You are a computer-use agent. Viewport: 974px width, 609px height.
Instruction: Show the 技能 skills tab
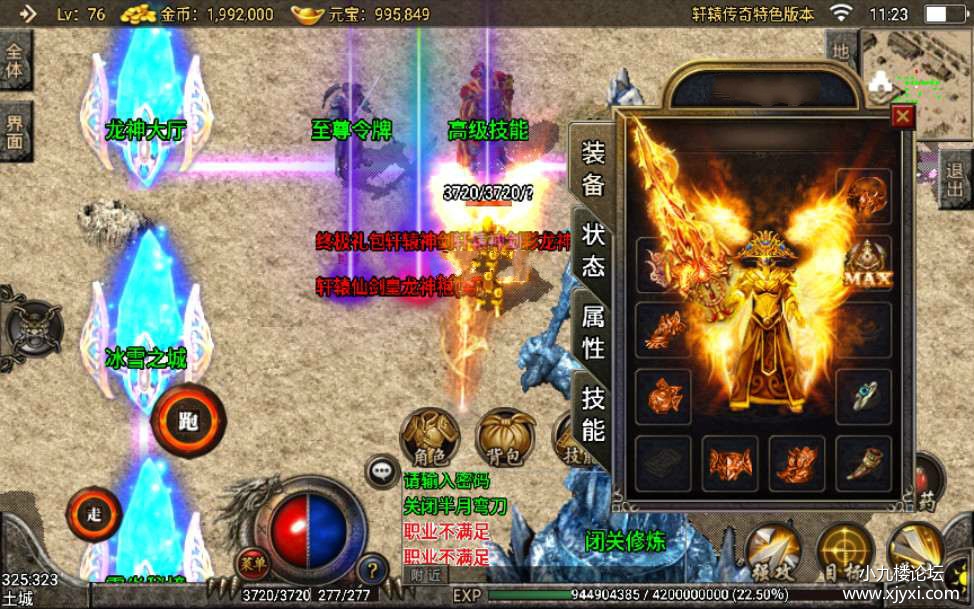[593, 414]
